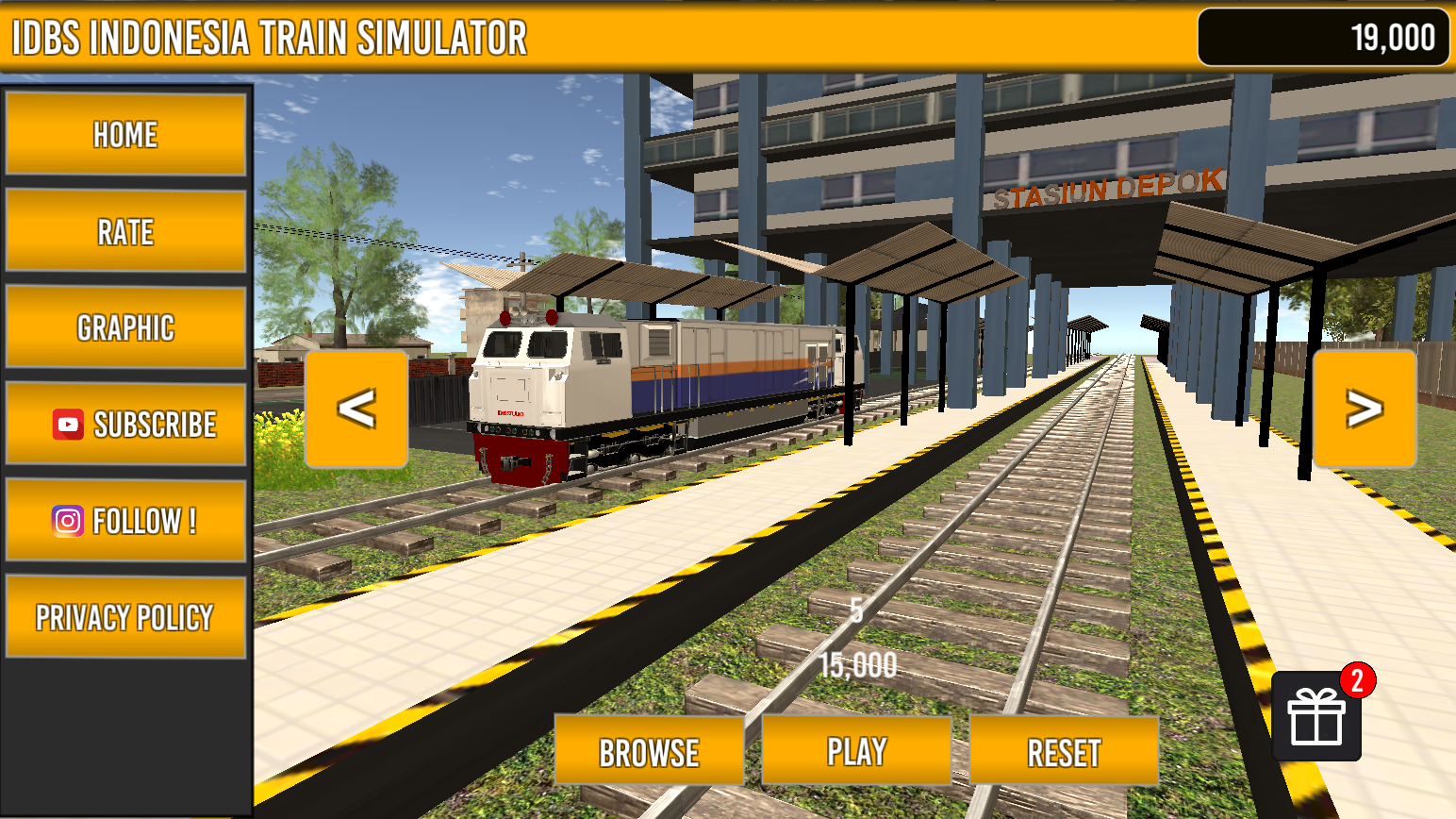Show the previous train with left arrow
This screenshot has width=1456, height=819.
[356, 409]
